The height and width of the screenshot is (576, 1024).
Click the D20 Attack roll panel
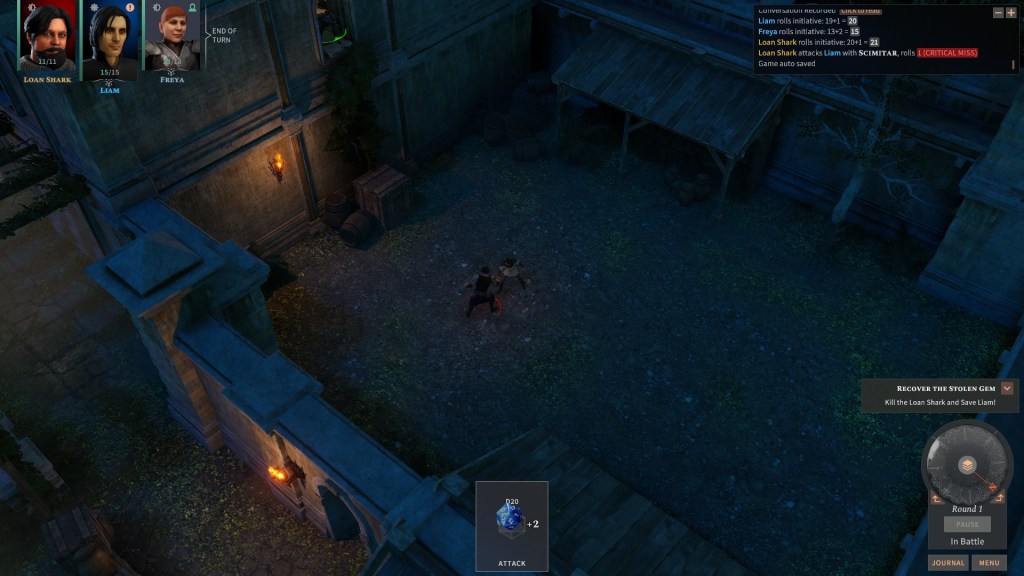pyautogui.click(x=511, y=526)
